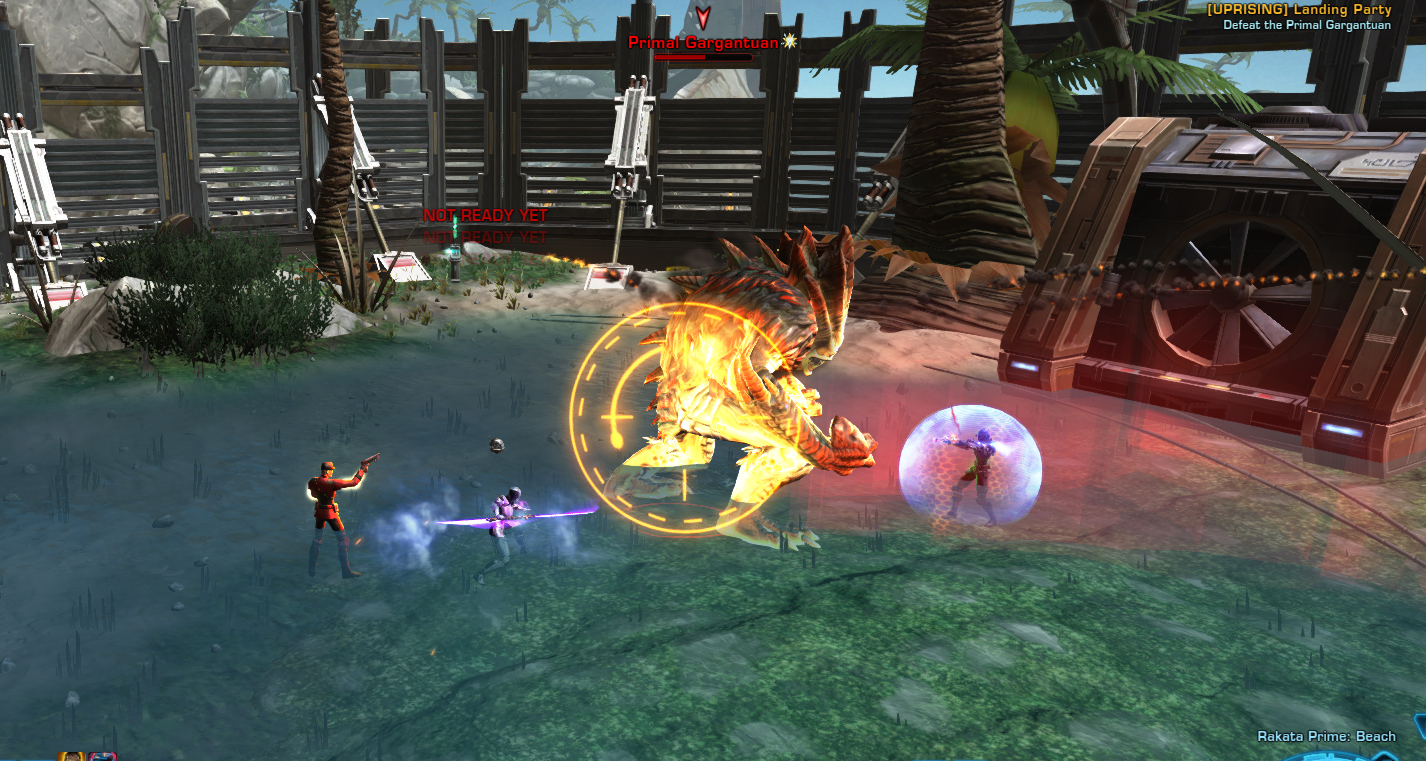Toggle the bubble shield around the purple player
This screenshot has height=761, width=1426.
pyautogui.click(x=970, y=465)
